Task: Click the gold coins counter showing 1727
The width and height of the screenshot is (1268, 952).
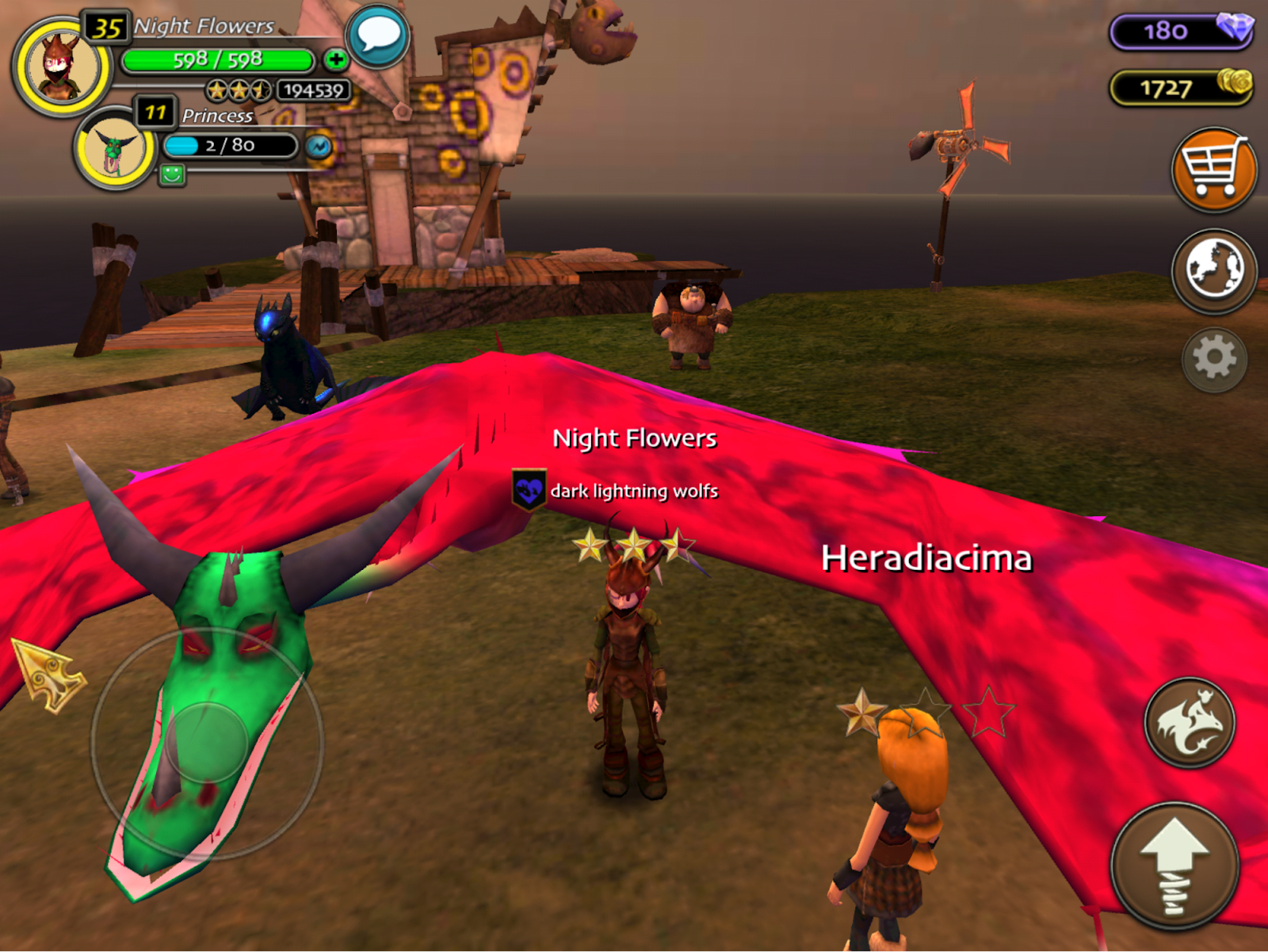Action: click(1180, 87)
